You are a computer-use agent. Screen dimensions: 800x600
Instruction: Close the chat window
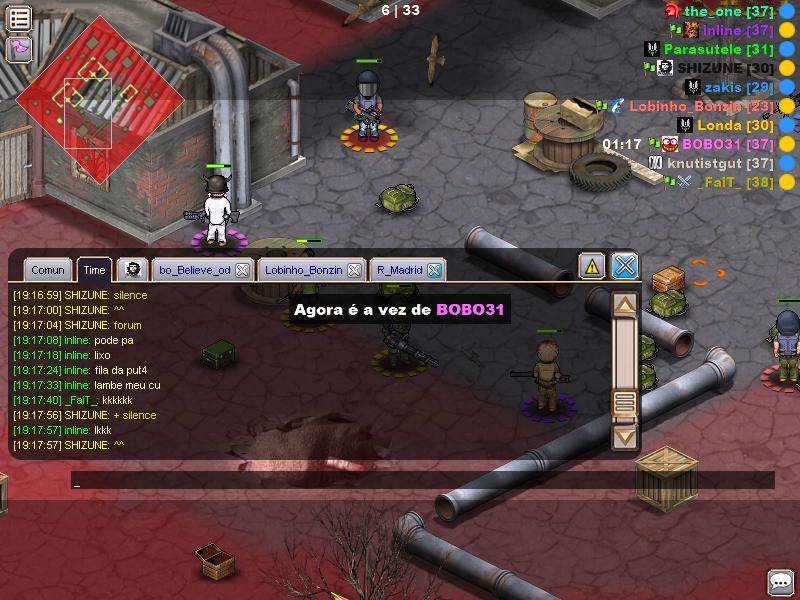[x=625, y=266]
